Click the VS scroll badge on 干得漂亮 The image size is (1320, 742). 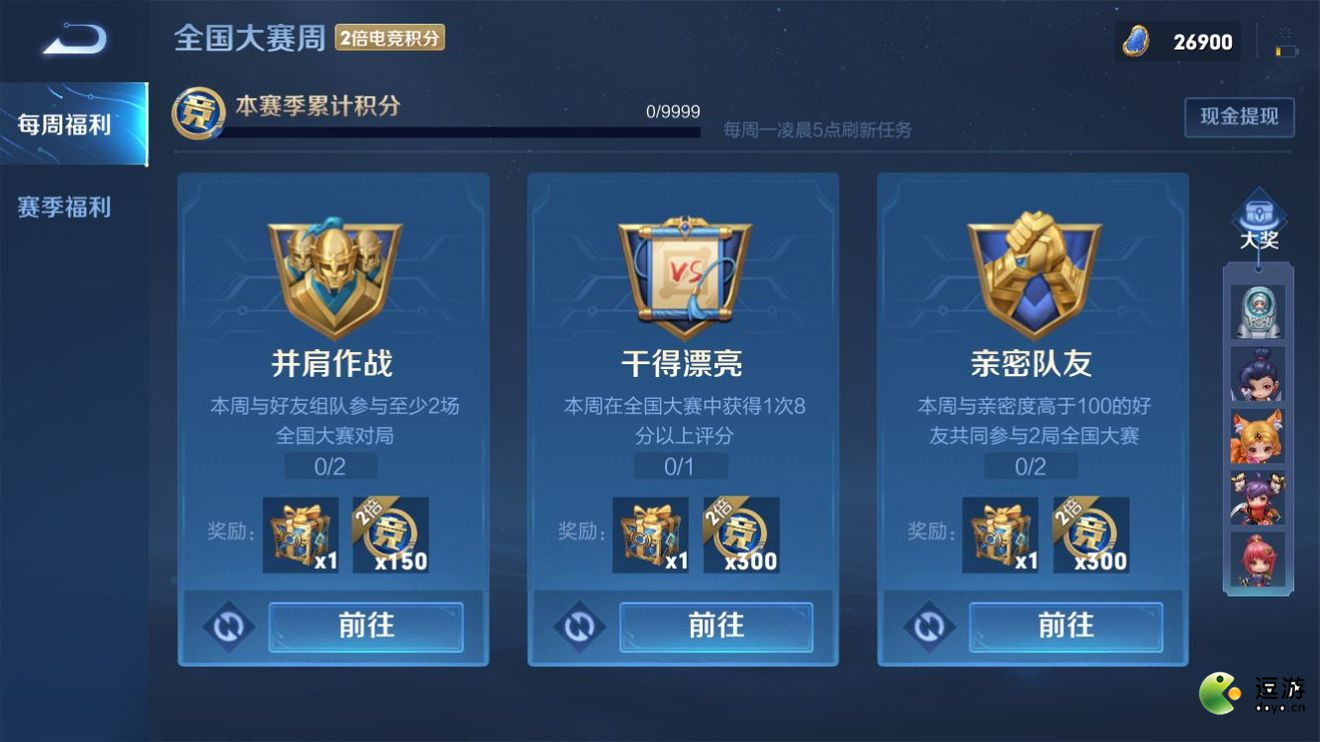pos(683,272)
